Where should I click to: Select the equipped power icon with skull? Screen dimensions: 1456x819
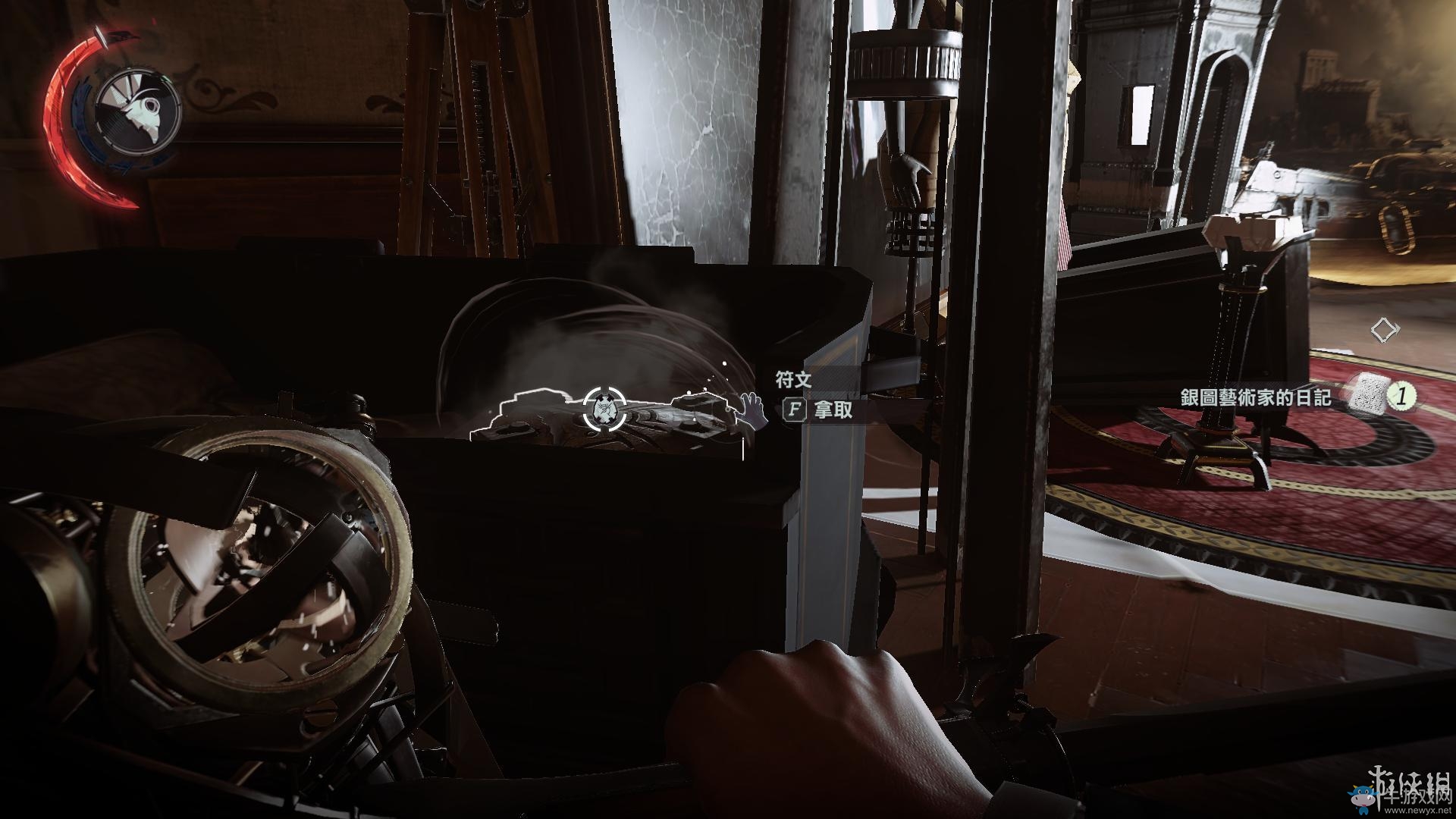(139, 110)
